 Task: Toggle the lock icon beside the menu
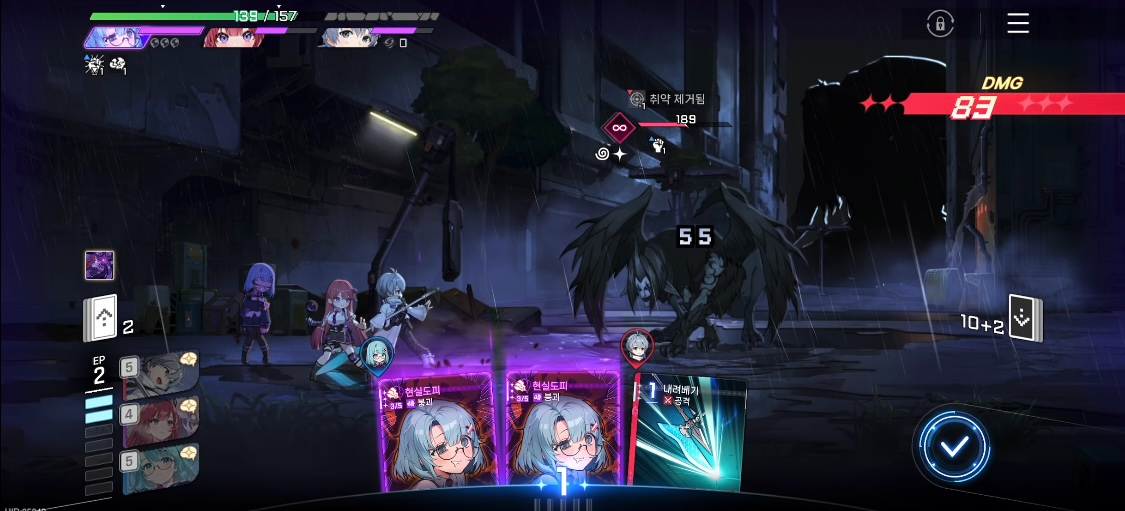coord(939,24)
